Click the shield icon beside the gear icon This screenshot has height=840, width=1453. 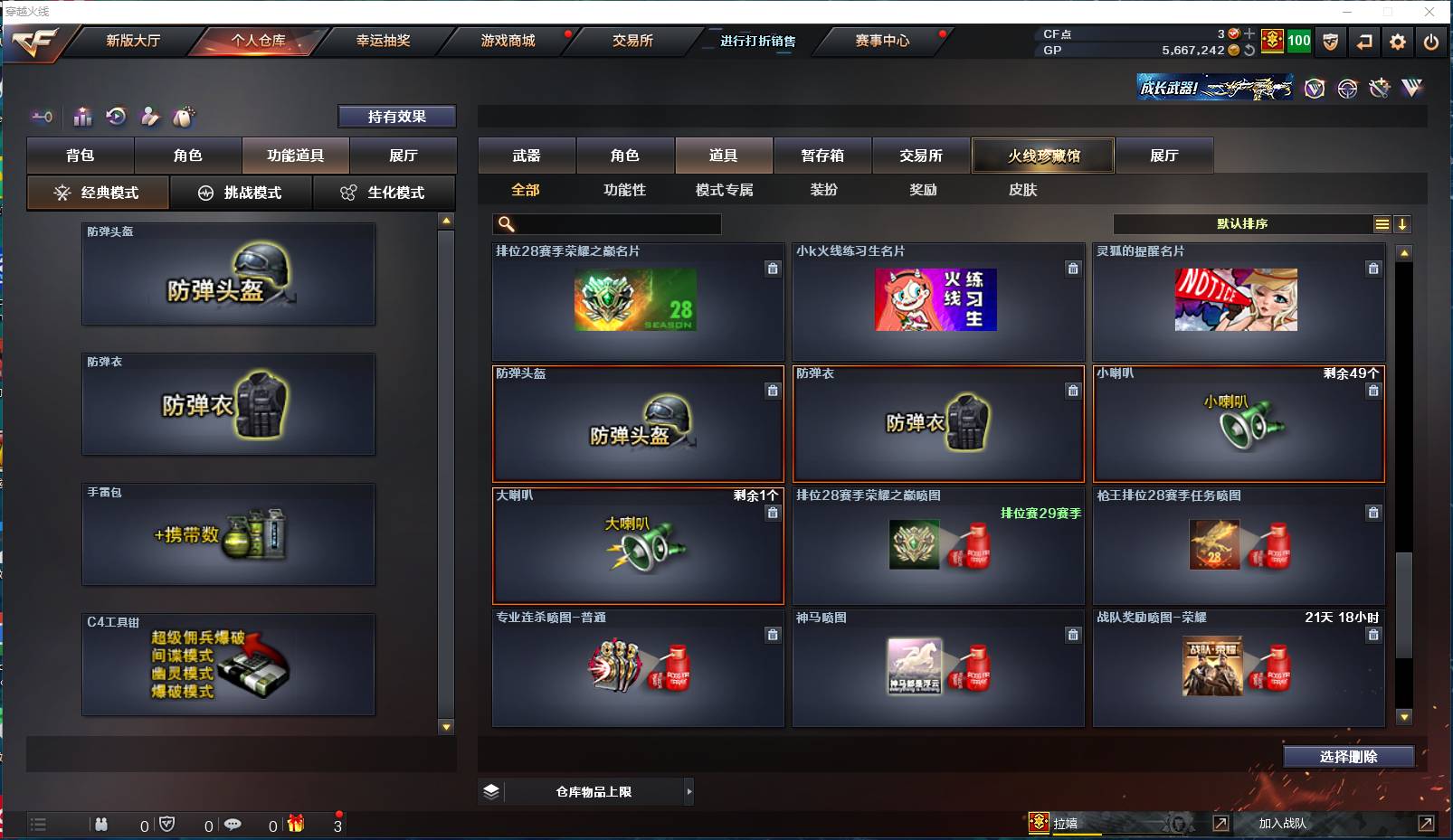tap(1331, 42)
